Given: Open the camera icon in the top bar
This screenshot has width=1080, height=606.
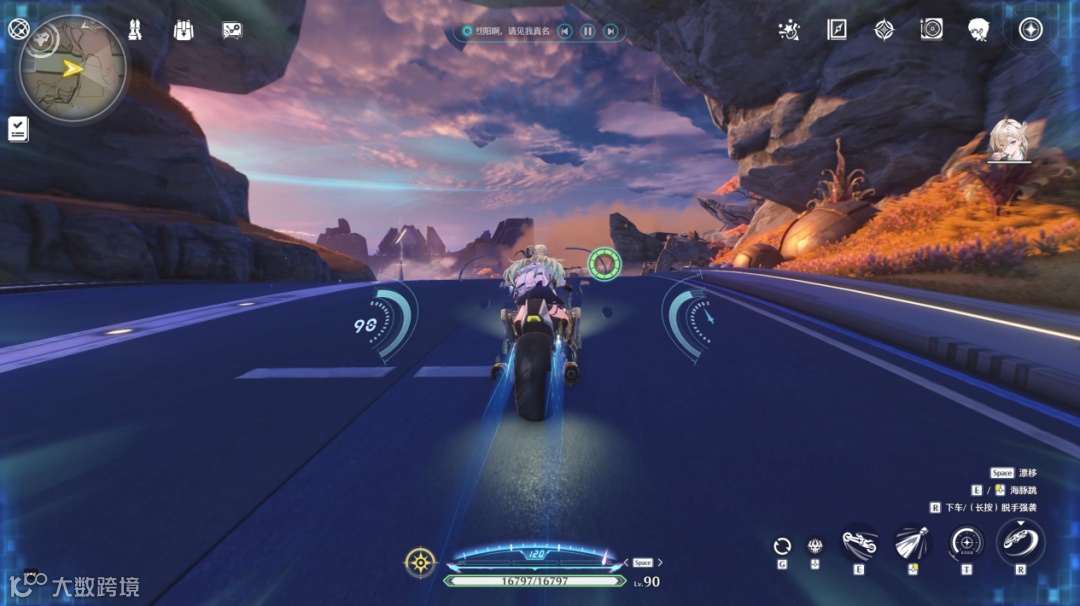Looking at the screenshot, I should (x=931, y=30).
